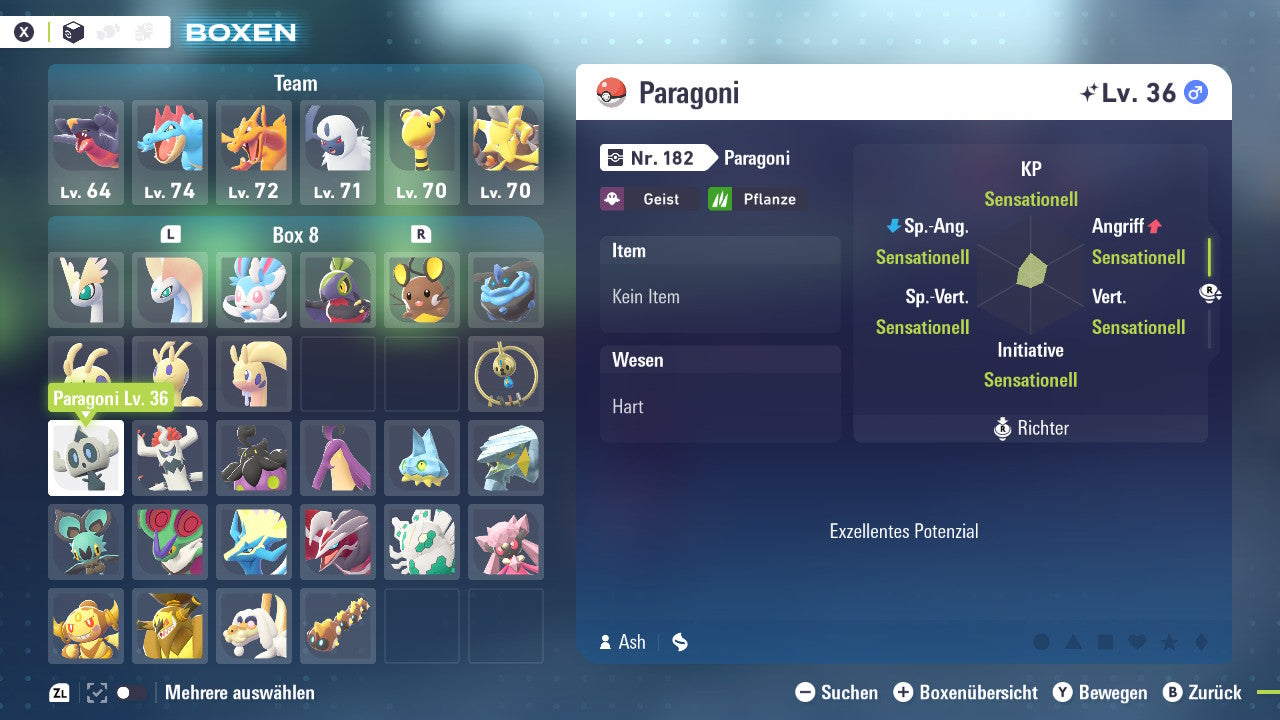Click the X close icon in the top bar
The height and width of the screenshot is (720, 1280).
(x=23, y=32)
